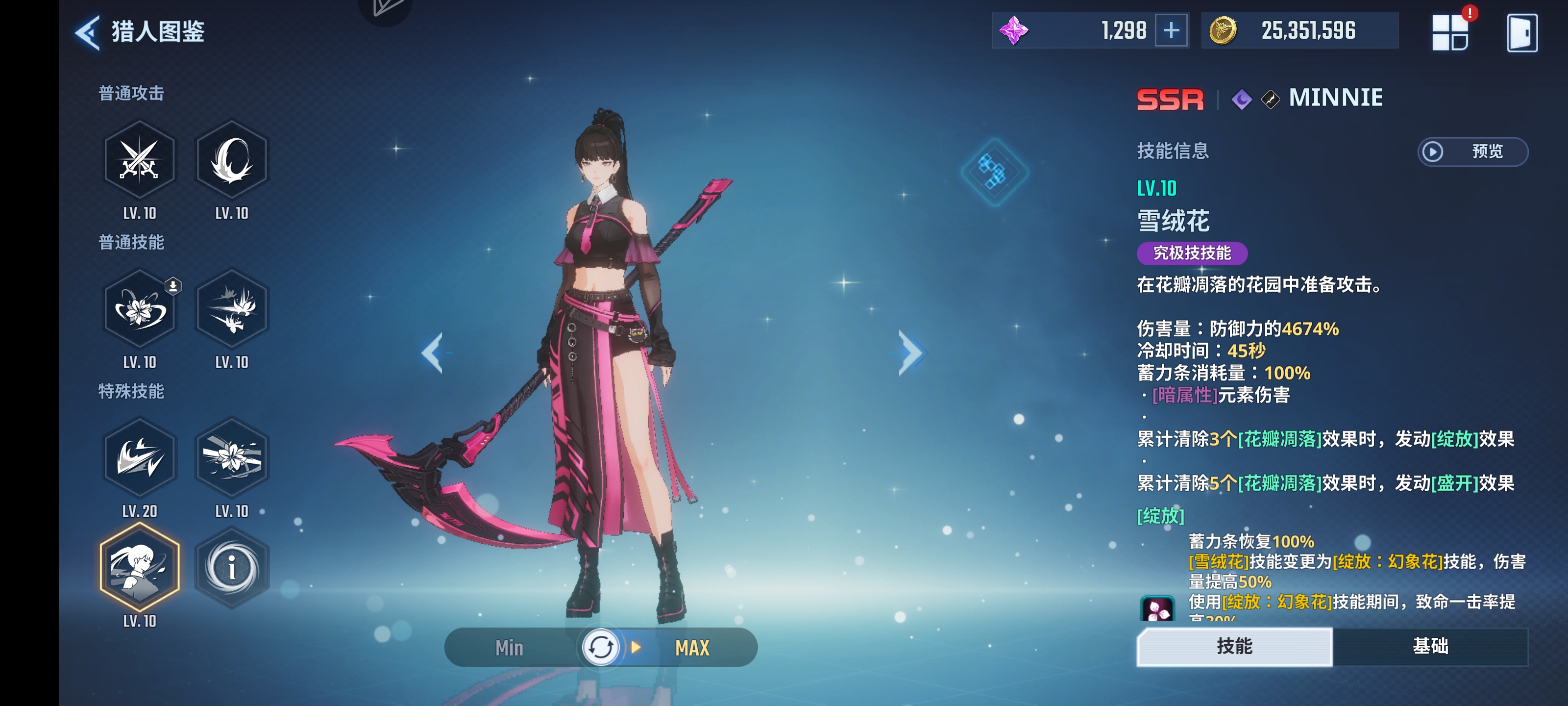Exit through the door icon

pos(1522,33)
